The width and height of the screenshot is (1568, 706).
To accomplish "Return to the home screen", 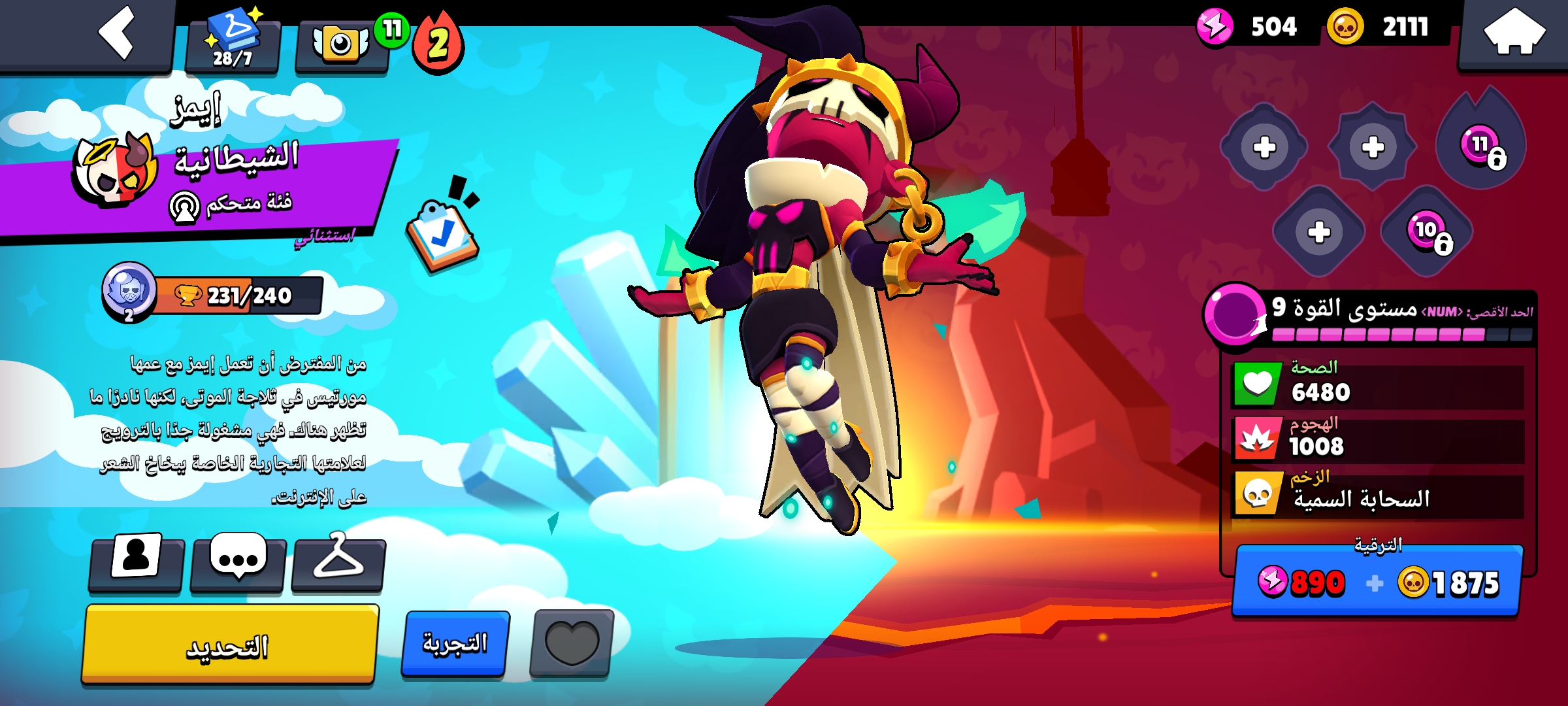I will pos(1514,33).
